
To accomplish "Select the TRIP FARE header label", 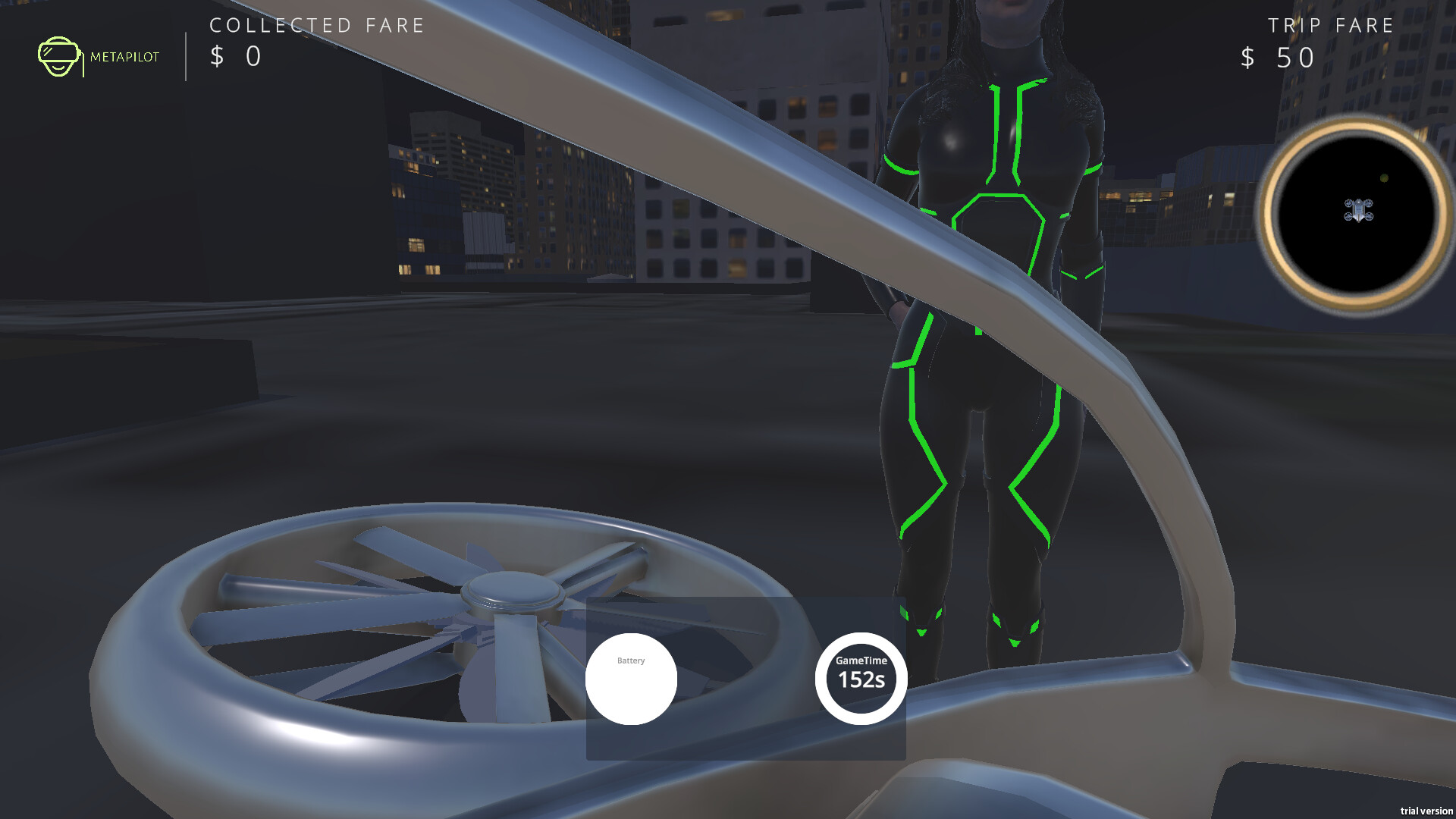I will coord(1331,24).
